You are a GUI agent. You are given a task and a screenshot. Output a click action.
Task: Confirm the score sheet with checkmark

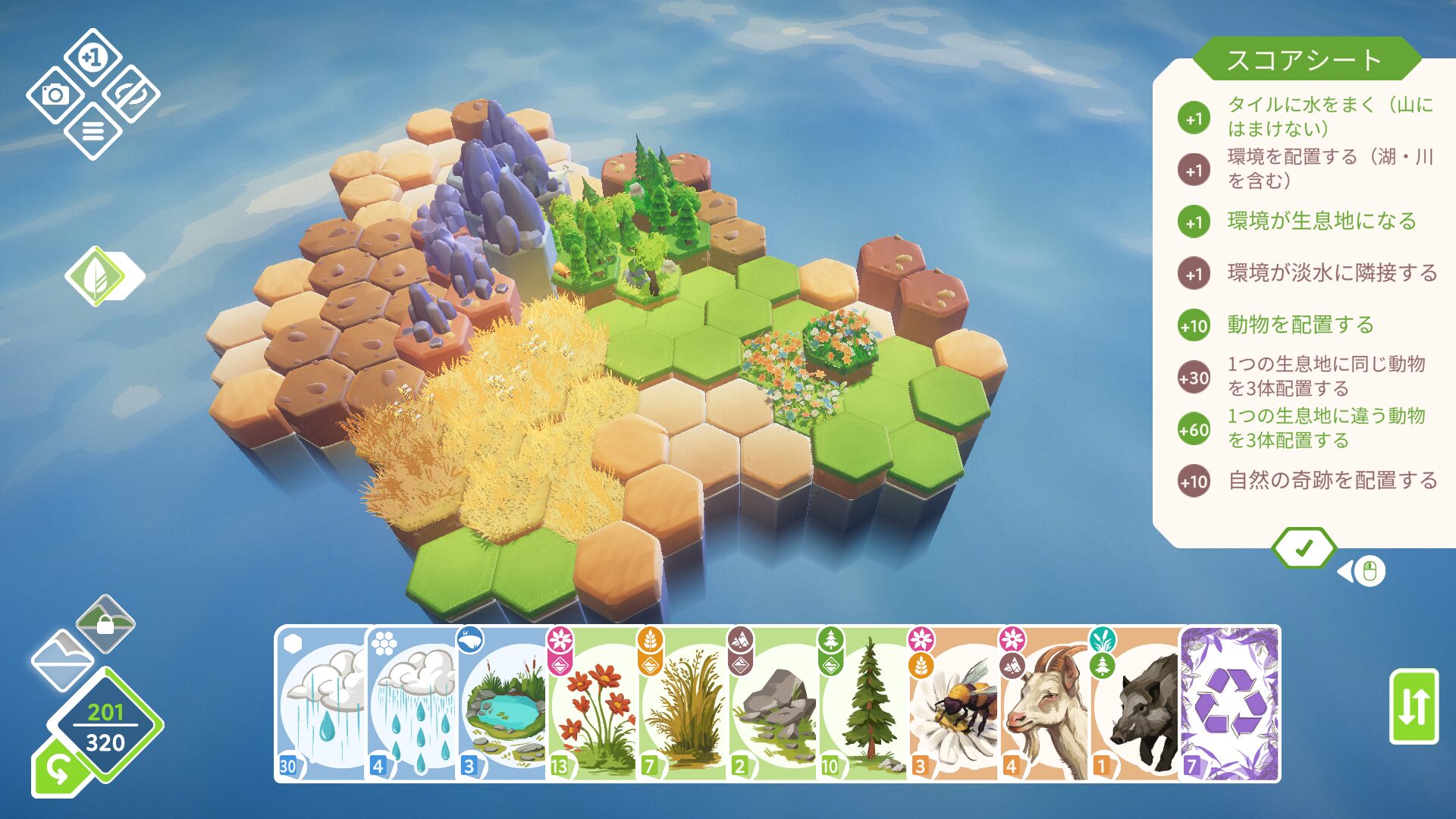[x=1304, y=548]
